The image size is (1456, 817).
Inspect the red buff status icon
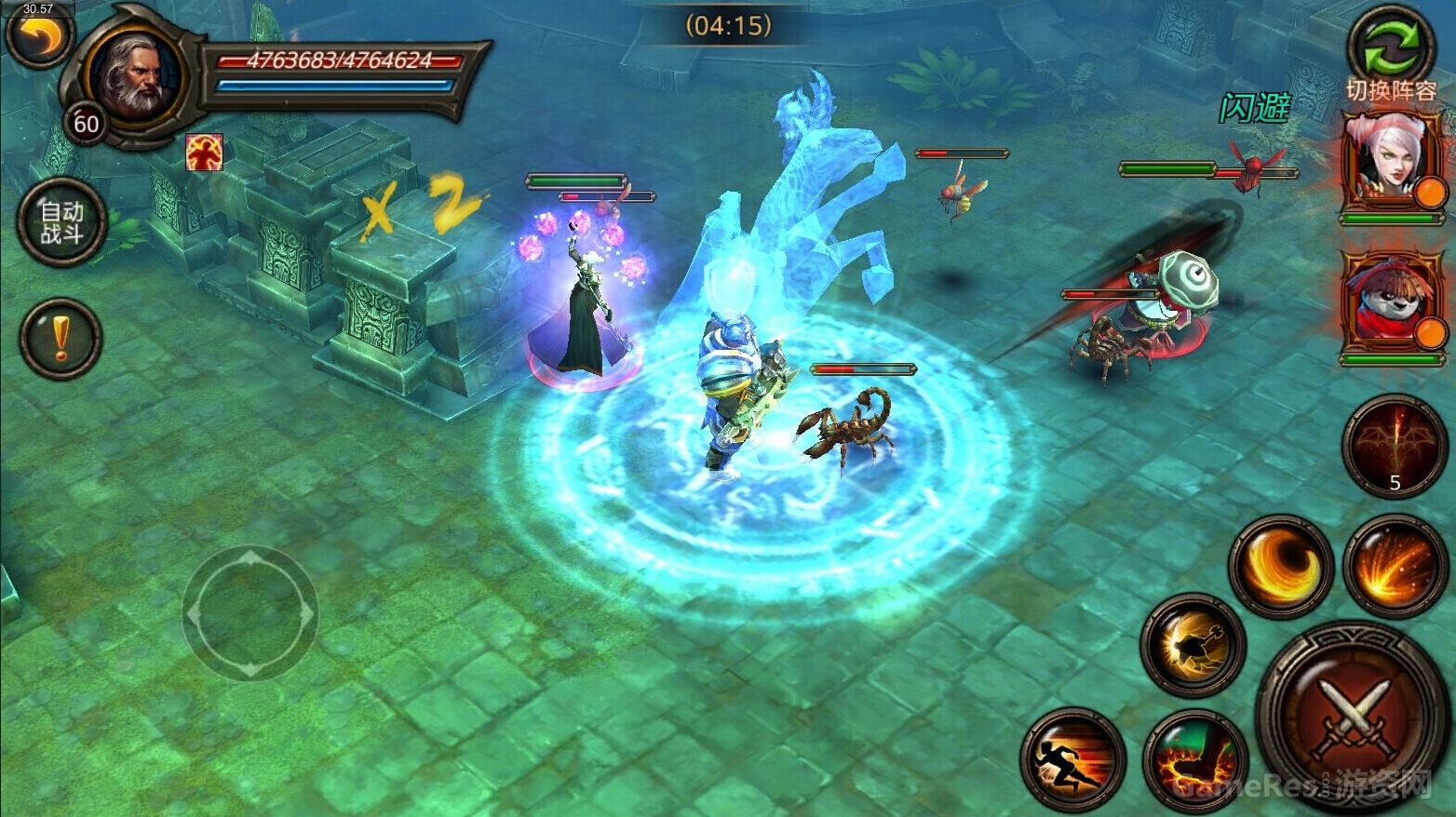click(x=204, y=153)
